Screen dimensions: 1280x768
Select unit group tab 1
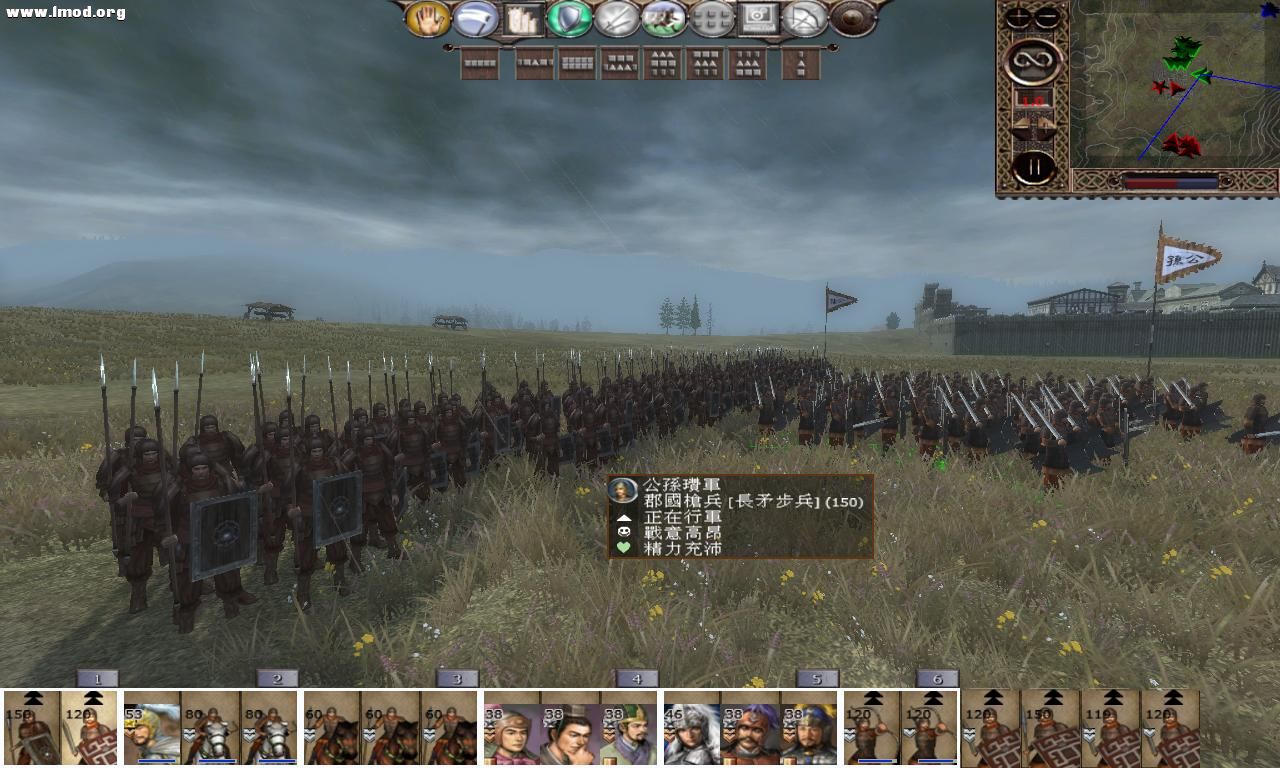tap(97, 677)
